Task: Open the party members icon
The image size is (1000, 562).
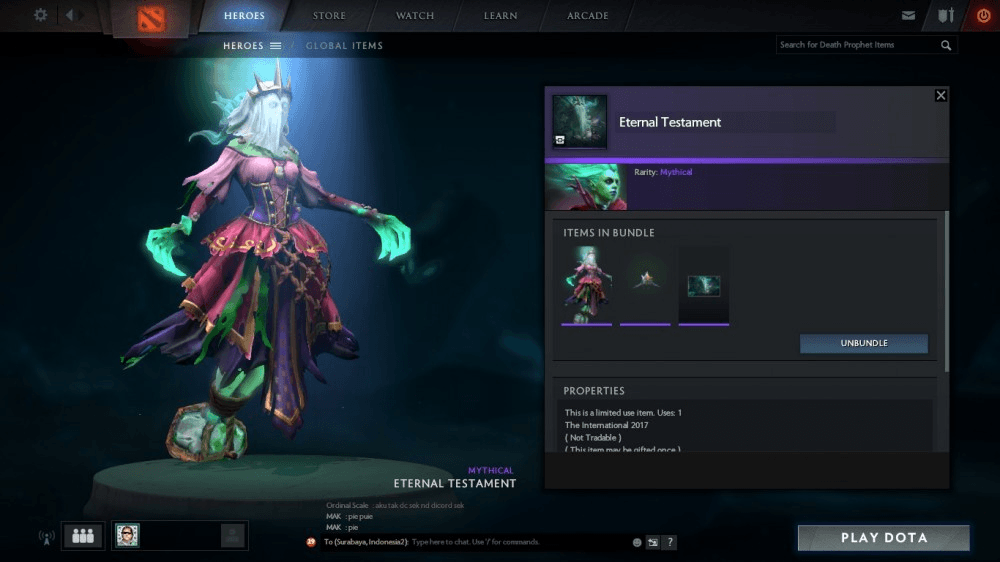Action: [x=83, y=536]
